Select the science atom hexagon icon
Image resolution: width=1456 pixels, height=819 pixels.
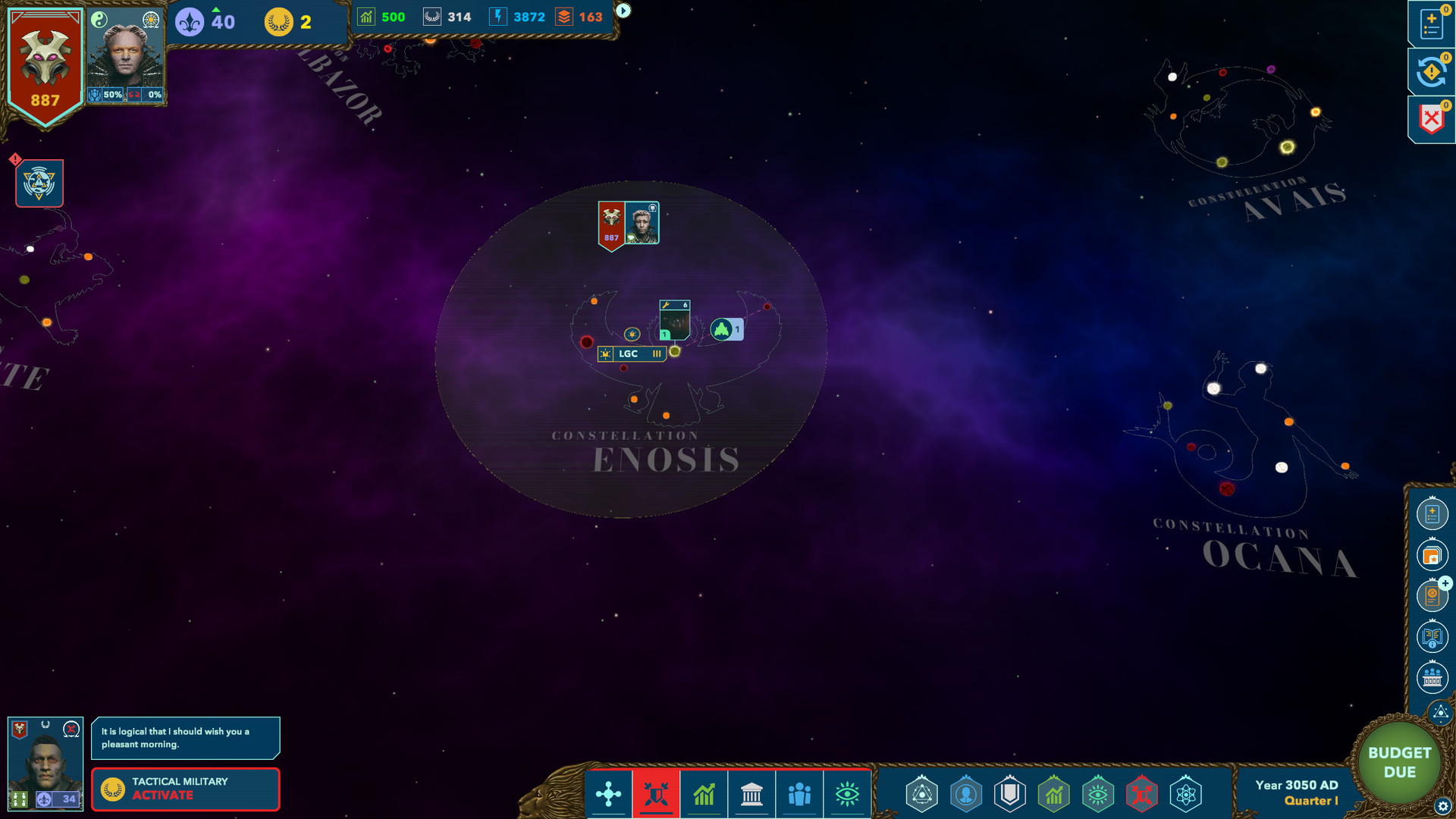[x=1185, y=795]
